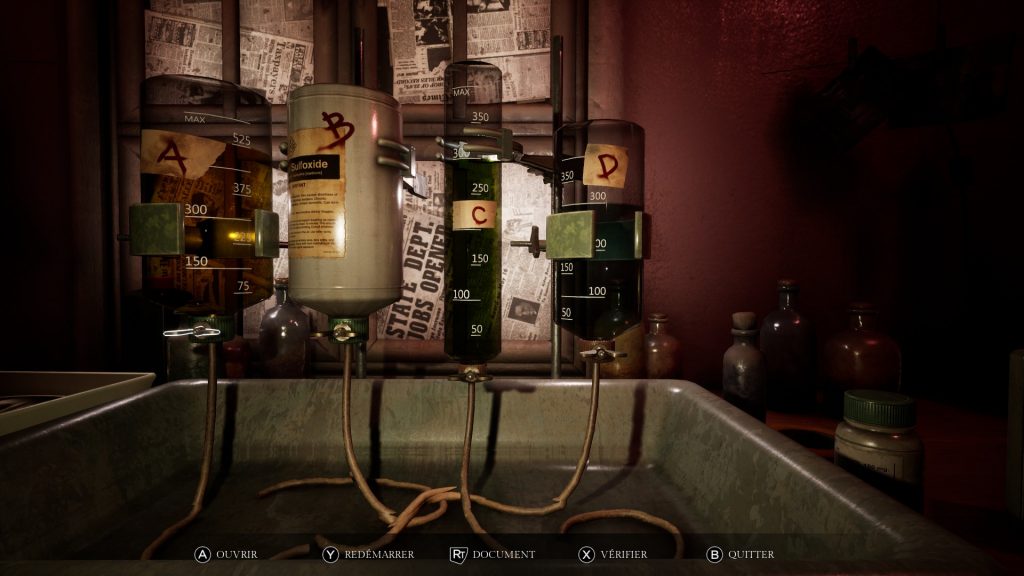Pick the dark flask labeled D
This screenshot has width=1024, height=576.
point(598,230)
